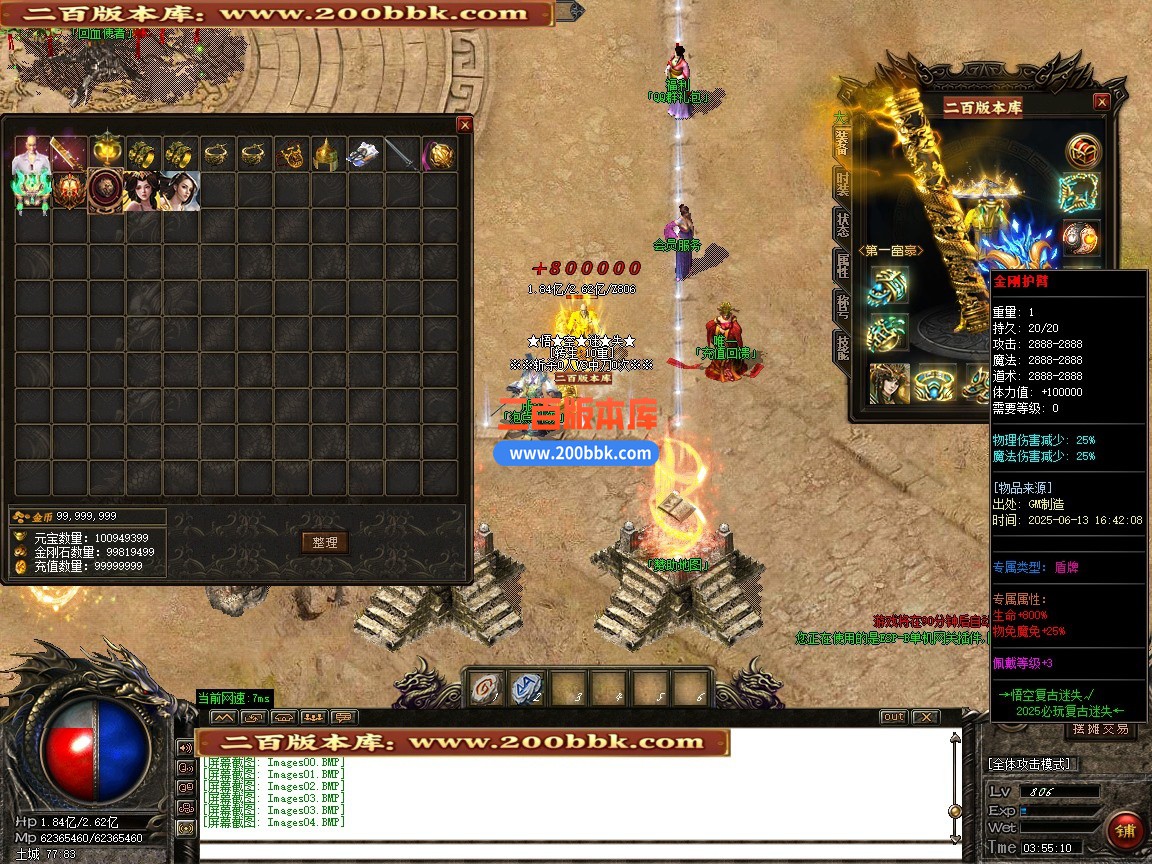Viewport: 1152px width, 864px height.
Task: Select the grey sword in the bag
Action: [x=403, y=154]
